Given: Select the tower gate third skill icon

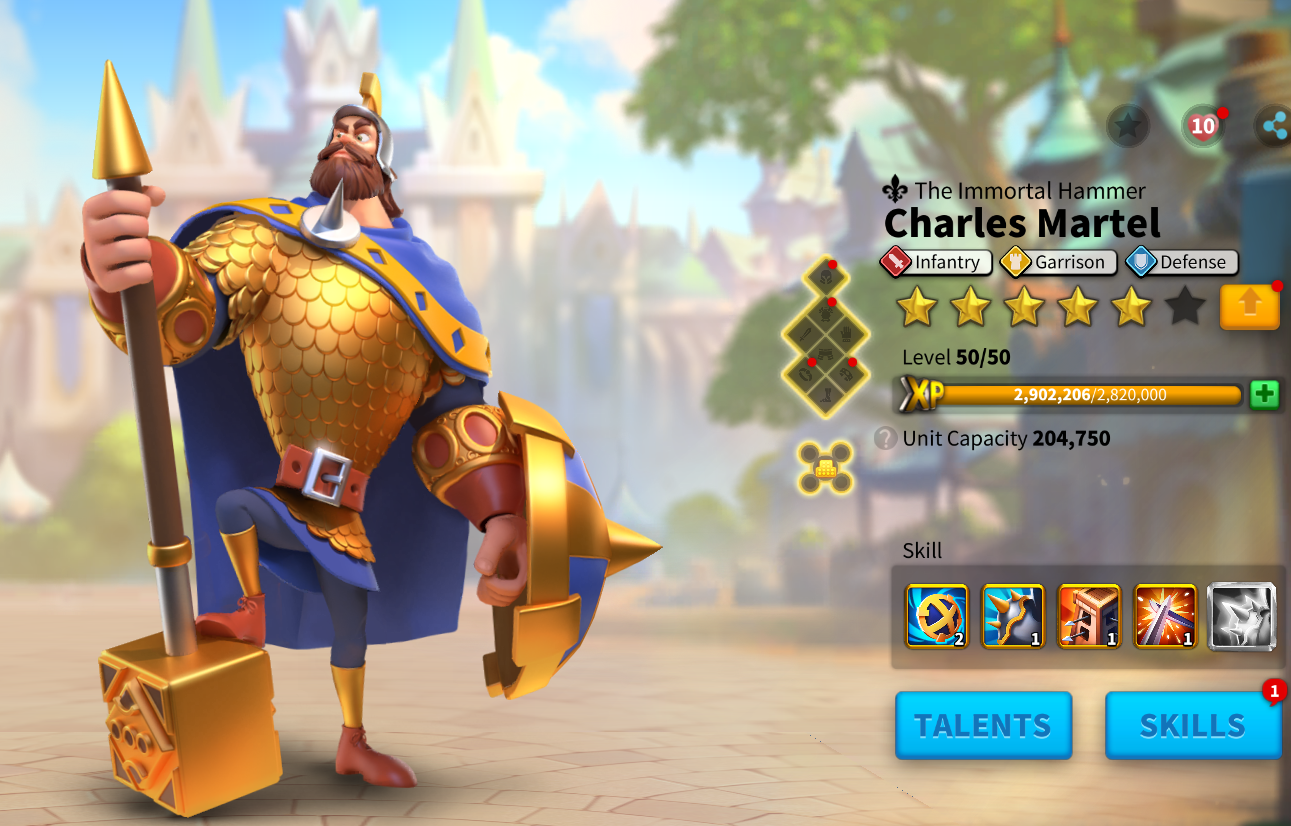Looking at the screenshot, I should click(x=1089, y=616).
